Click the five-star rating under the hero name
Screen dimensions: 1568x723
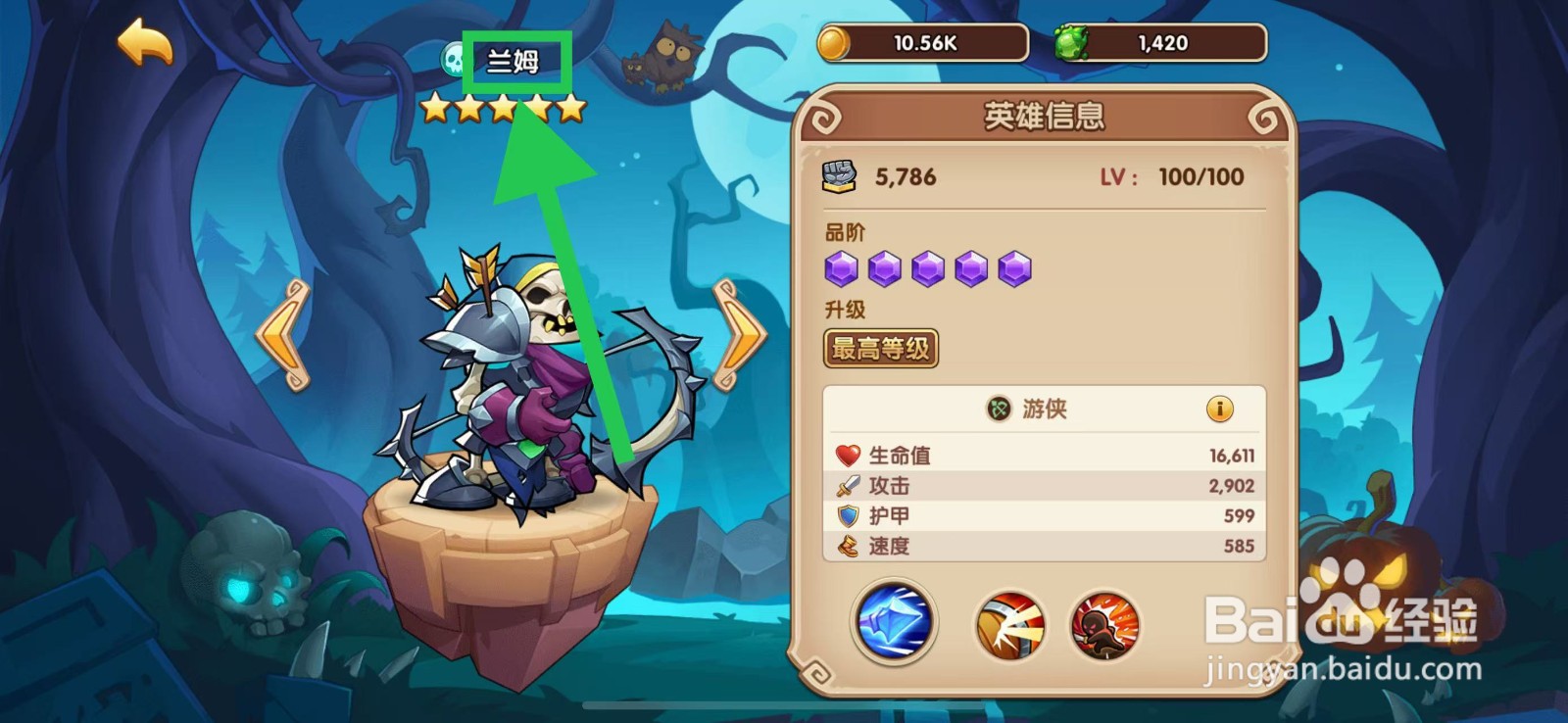pyautogui.click(x=502, y=108)
